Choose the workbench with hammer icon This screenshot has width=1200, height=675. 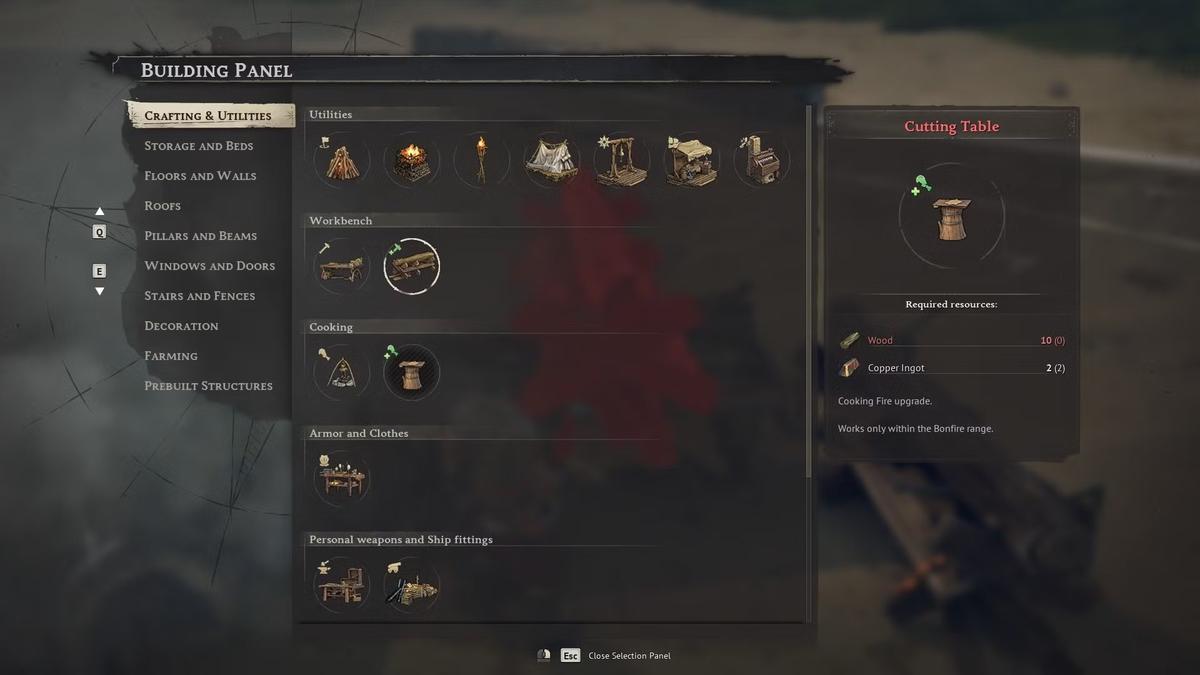click(342, 267)
